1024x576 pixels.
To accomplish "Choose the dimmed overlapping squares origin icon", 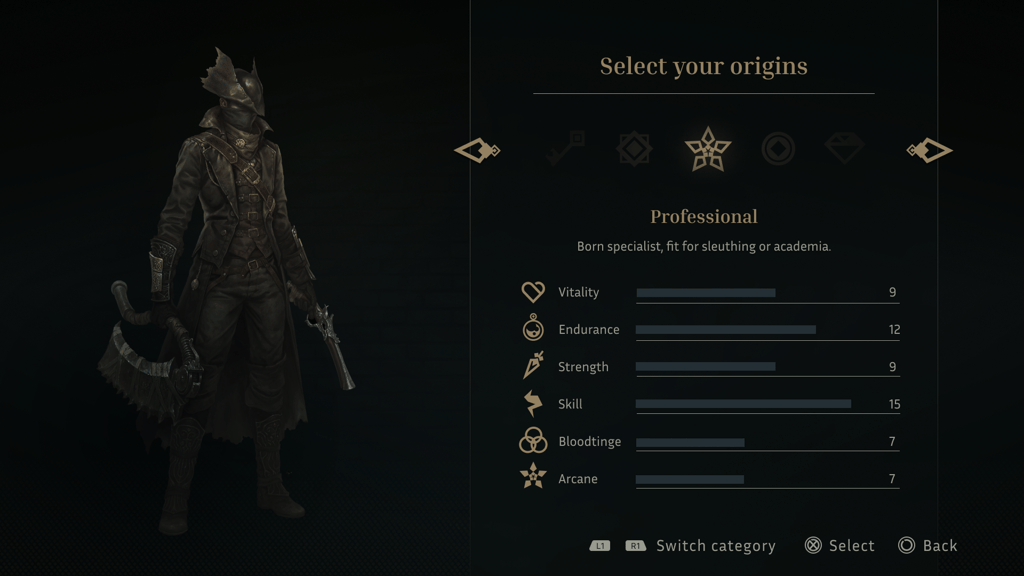I will coord(634,149).
